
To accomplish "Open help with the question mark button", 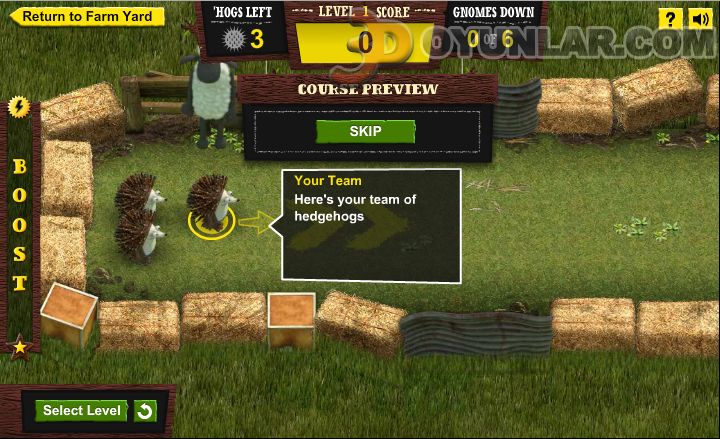I will [670, 19].
